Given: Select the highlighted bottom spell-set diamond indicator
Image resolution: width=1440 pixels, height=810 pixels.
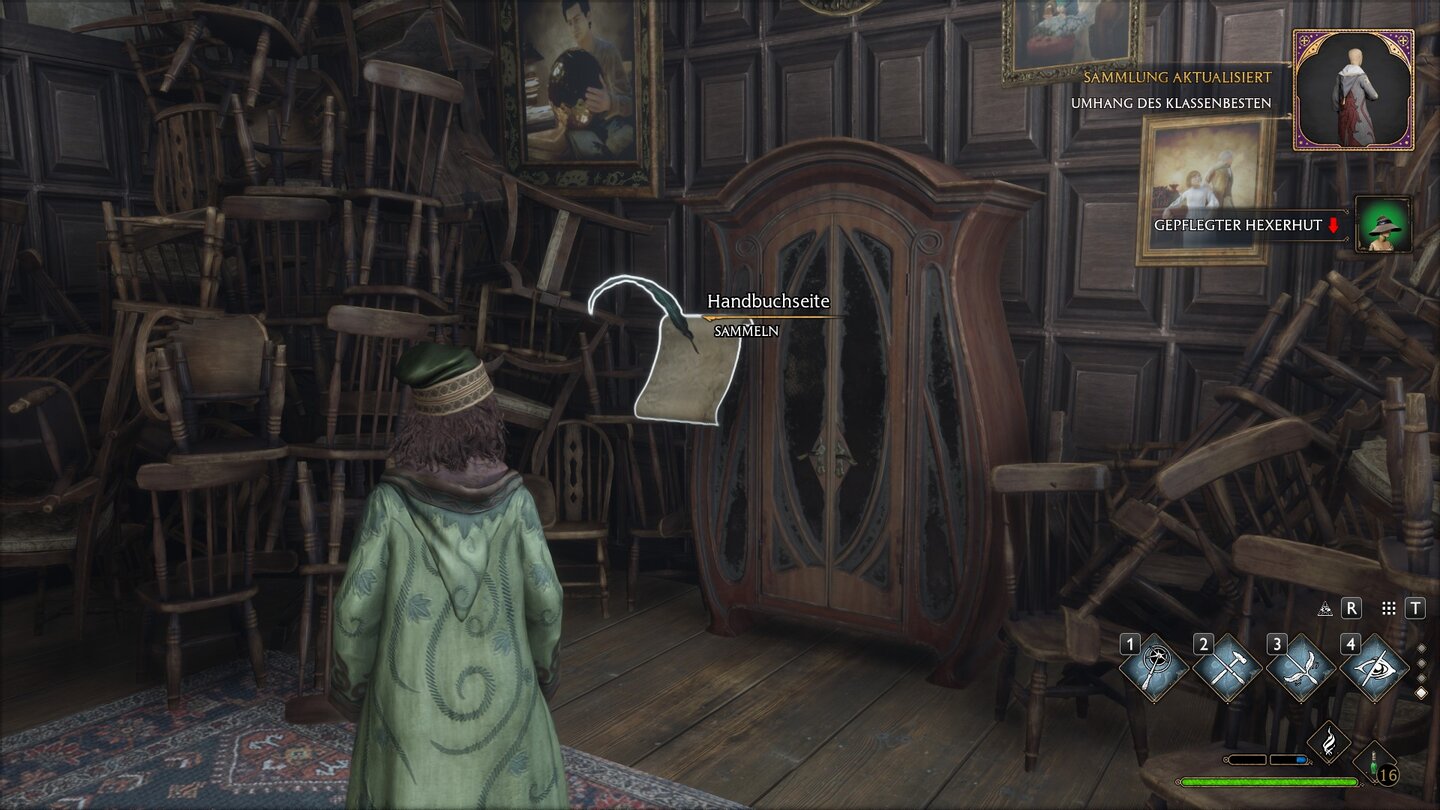Looking at the screenshot, I should pyautogui.click(x=1421, y=692).
